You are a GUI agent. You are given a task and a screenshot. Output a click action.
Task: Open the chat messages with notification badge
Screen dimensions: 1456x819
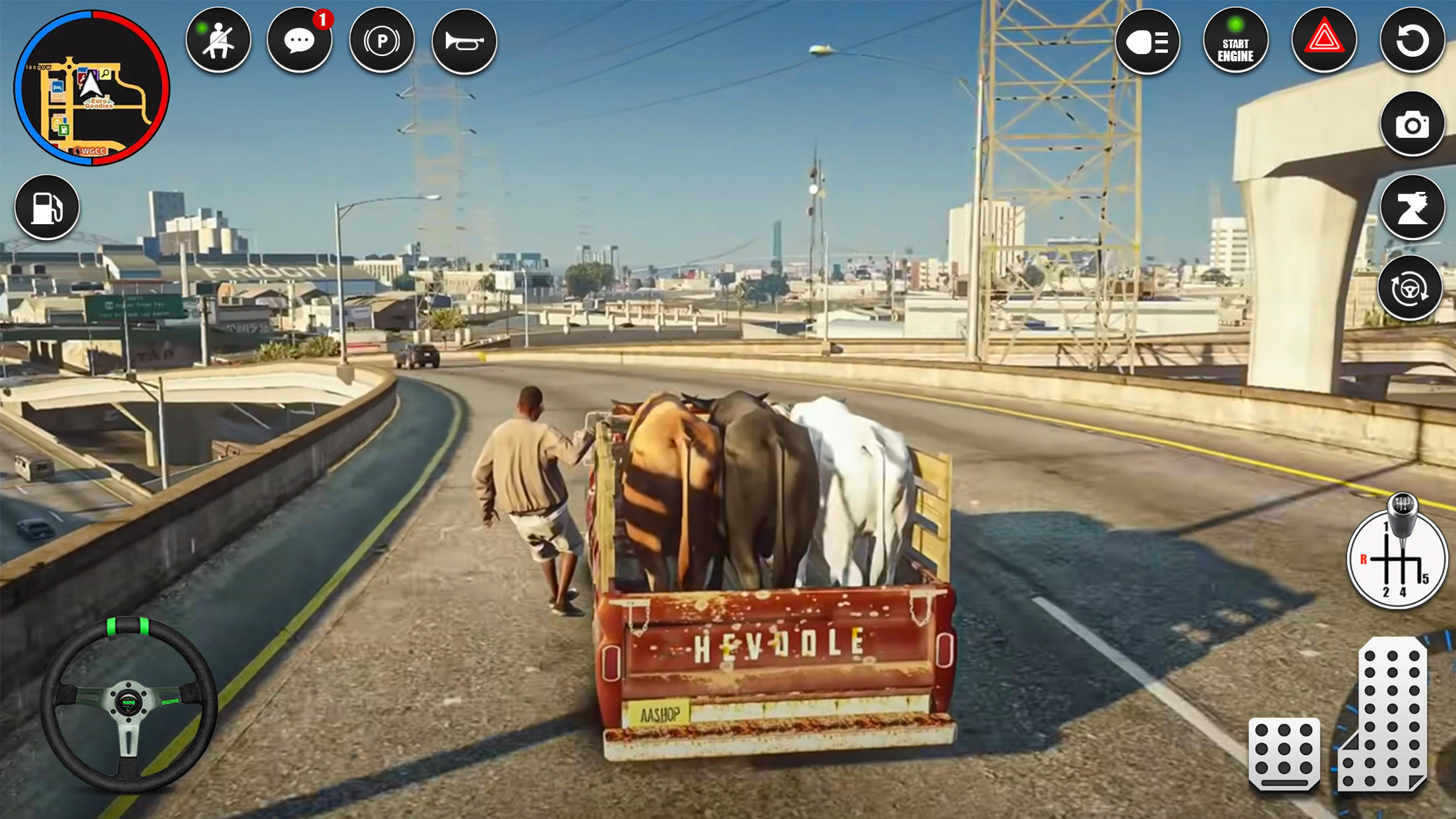click(300, 40)
